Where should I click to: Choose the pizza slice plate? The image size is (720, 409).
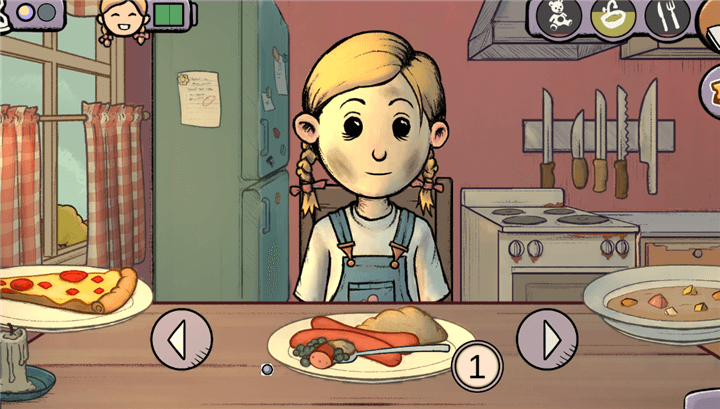pos(72,290)
